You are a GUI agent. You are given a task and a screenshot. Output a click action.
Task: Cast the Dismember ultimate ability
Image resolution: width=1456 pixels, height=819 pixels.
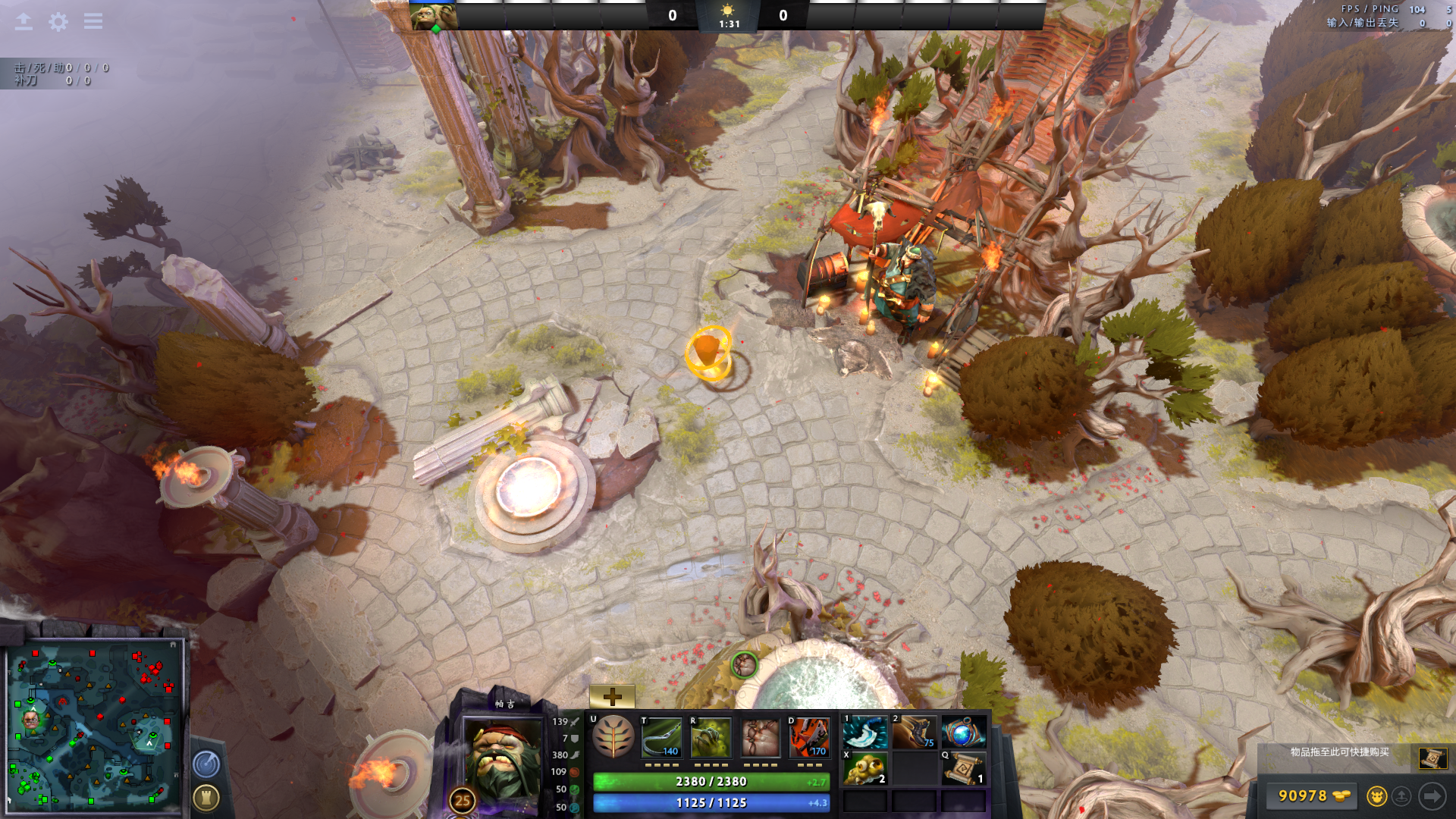tap(809, 738)
